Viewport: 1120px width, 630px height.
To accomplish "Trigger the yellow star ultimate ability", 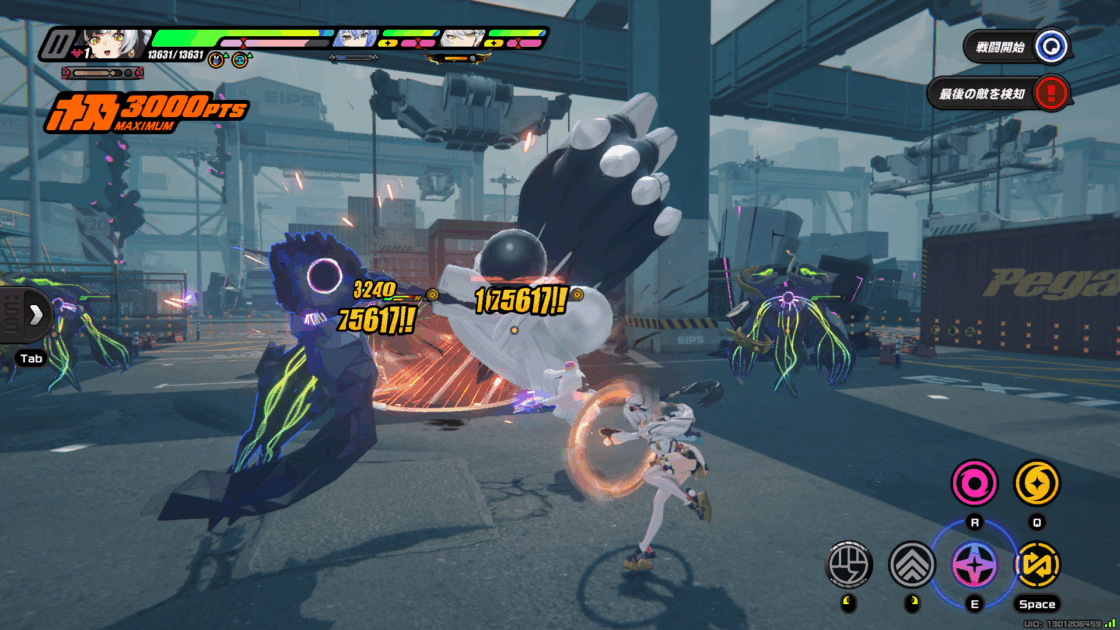I will pyautogui.click(x=1036, y=484).
